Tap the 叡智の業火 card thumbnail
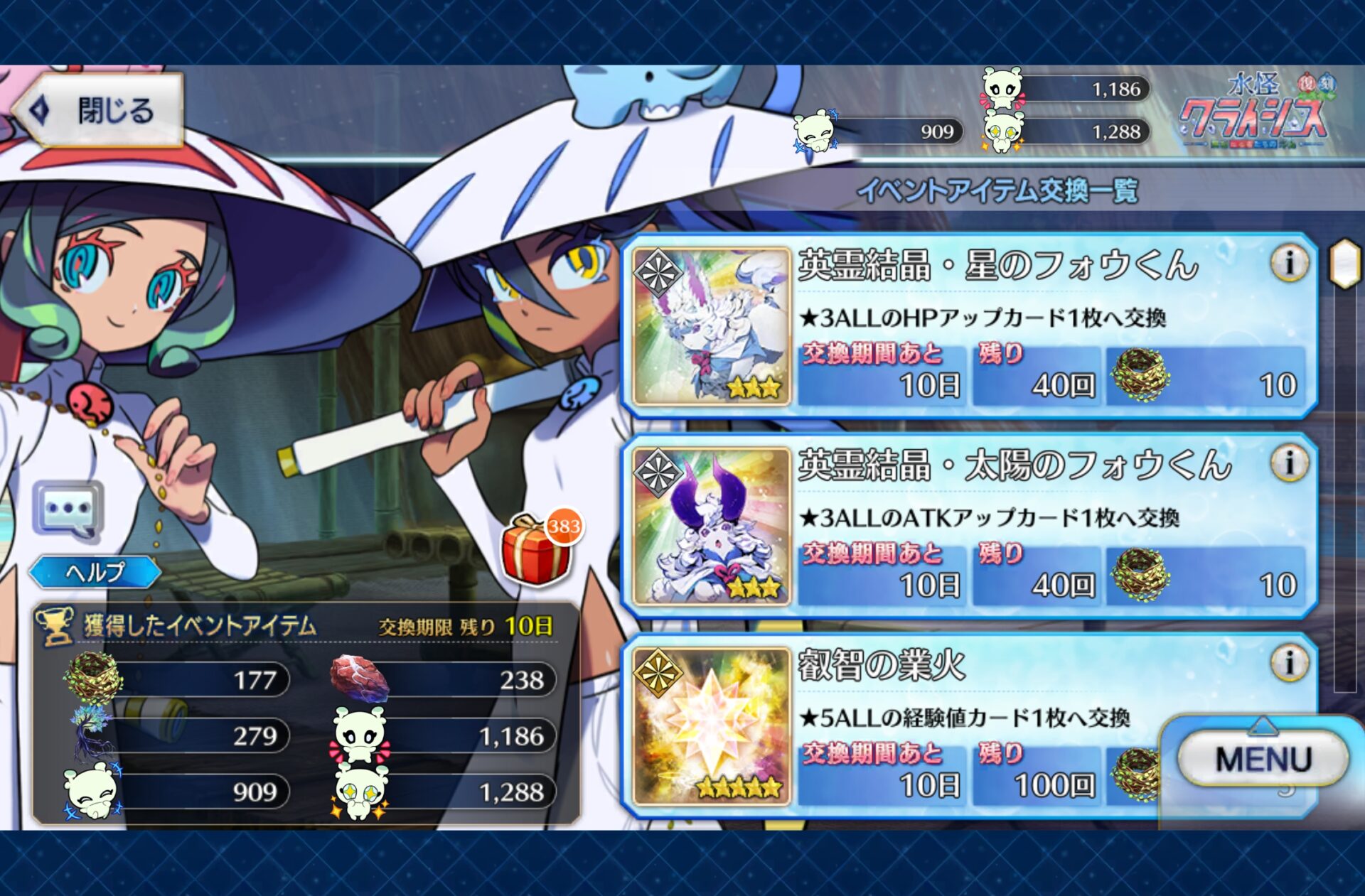Screen dimensions: 1365x896 712,726
